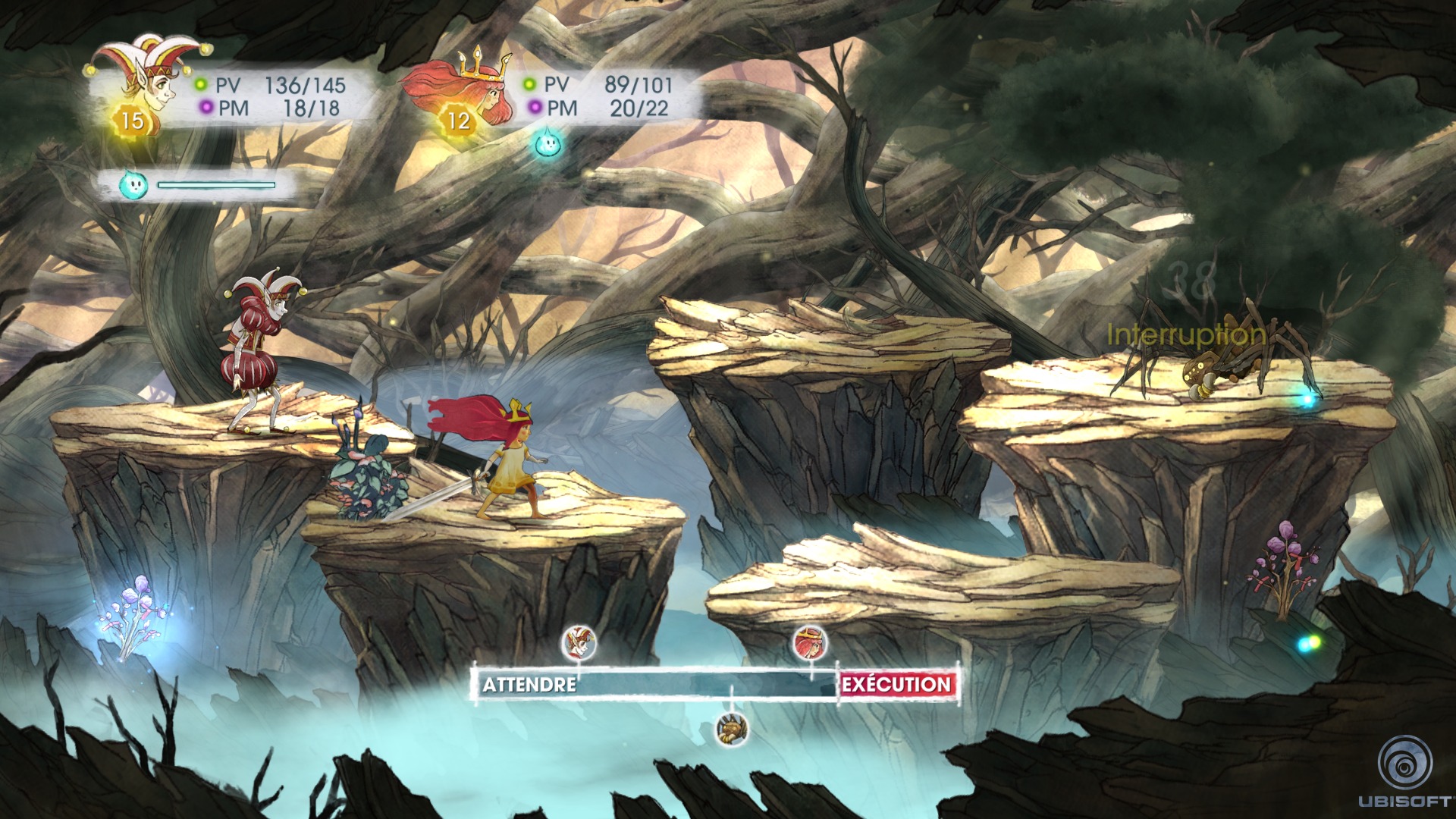The image size is (1456, 819).
Task: Click the firefly icon beside the light gauge
Action: point(133,184)
